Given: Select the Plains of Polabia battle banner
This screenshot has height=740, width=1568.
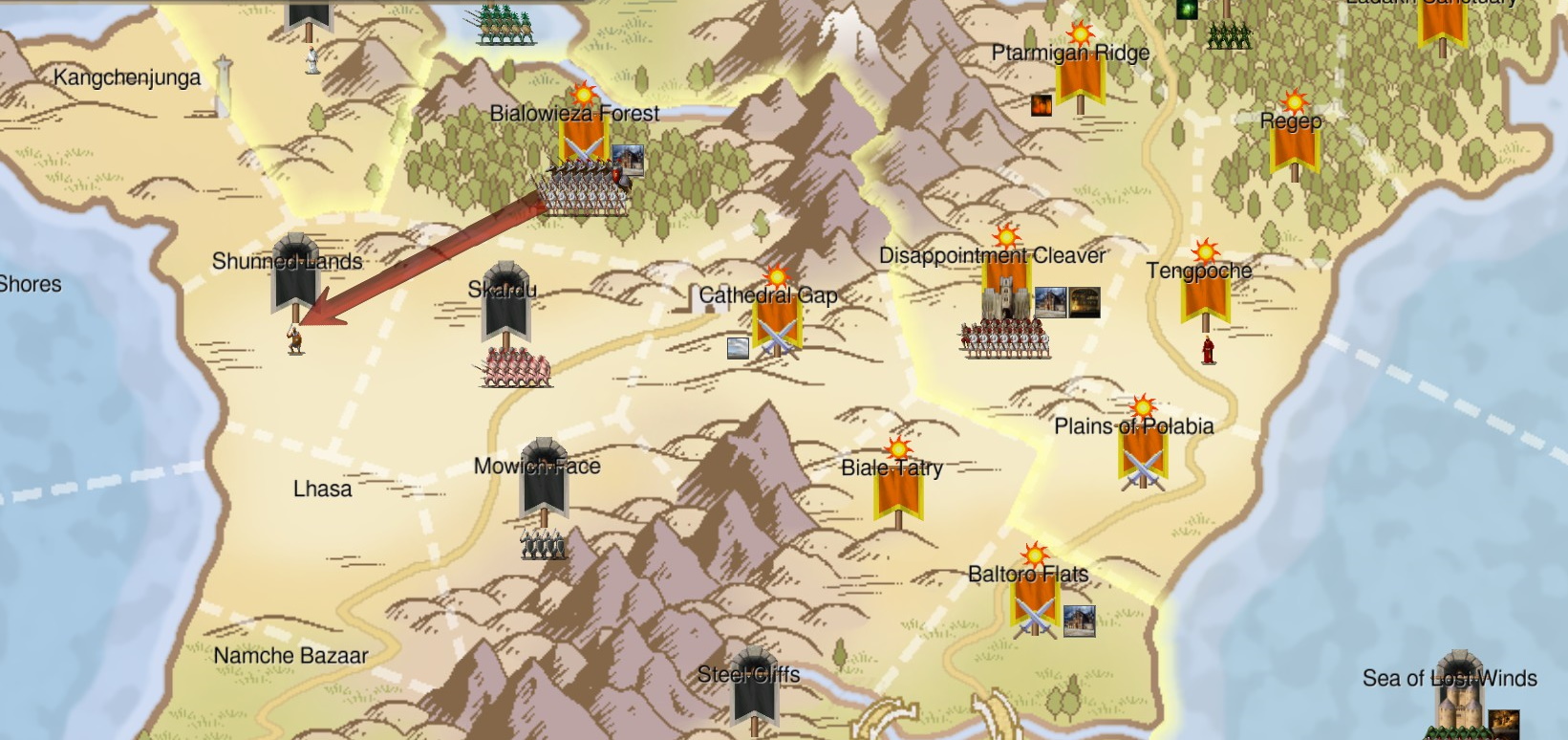Looking at the screenshot, I should point(1143,454).
